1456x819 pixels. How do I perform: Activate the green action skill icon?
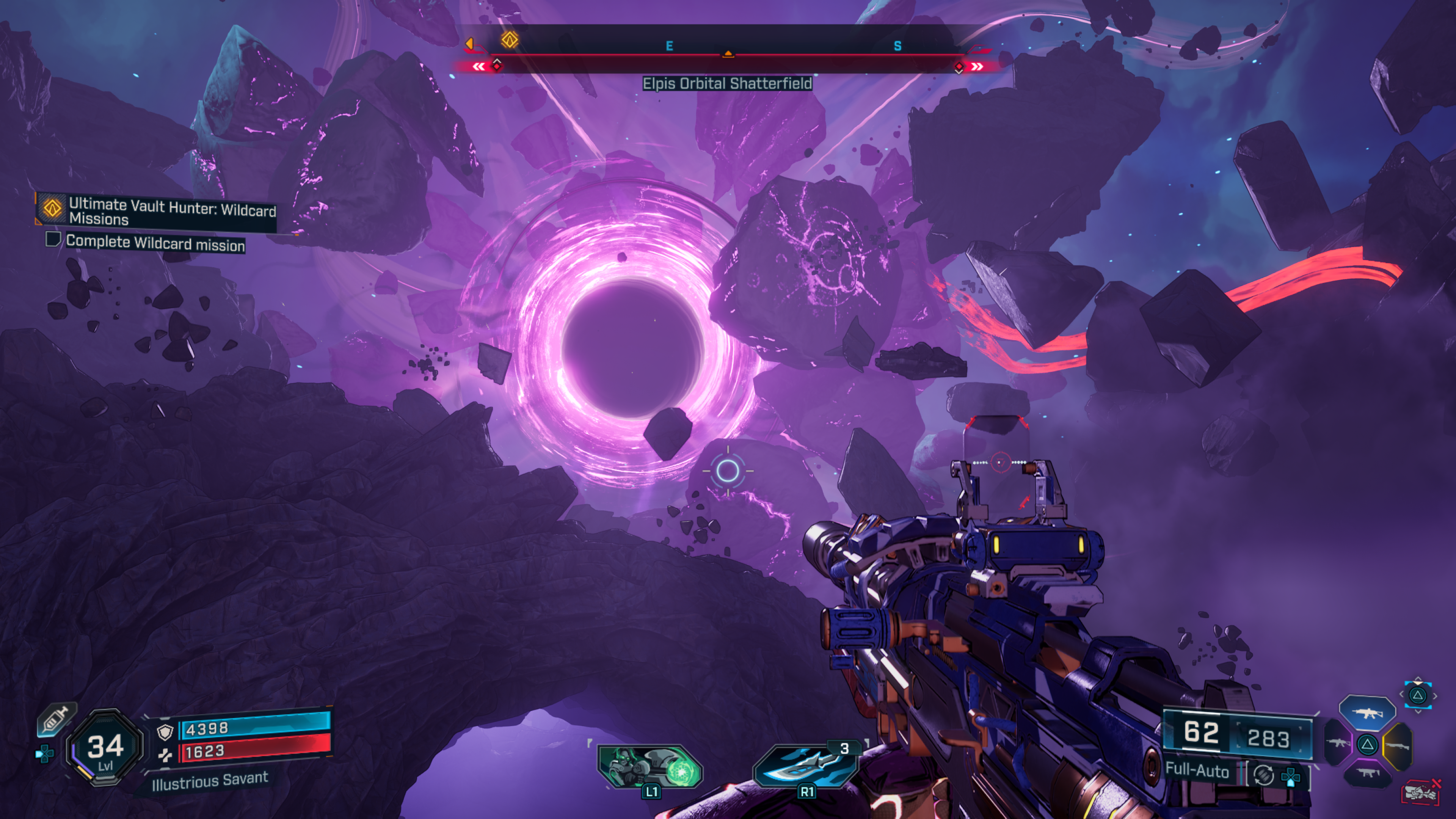click(x=650, y=766)
